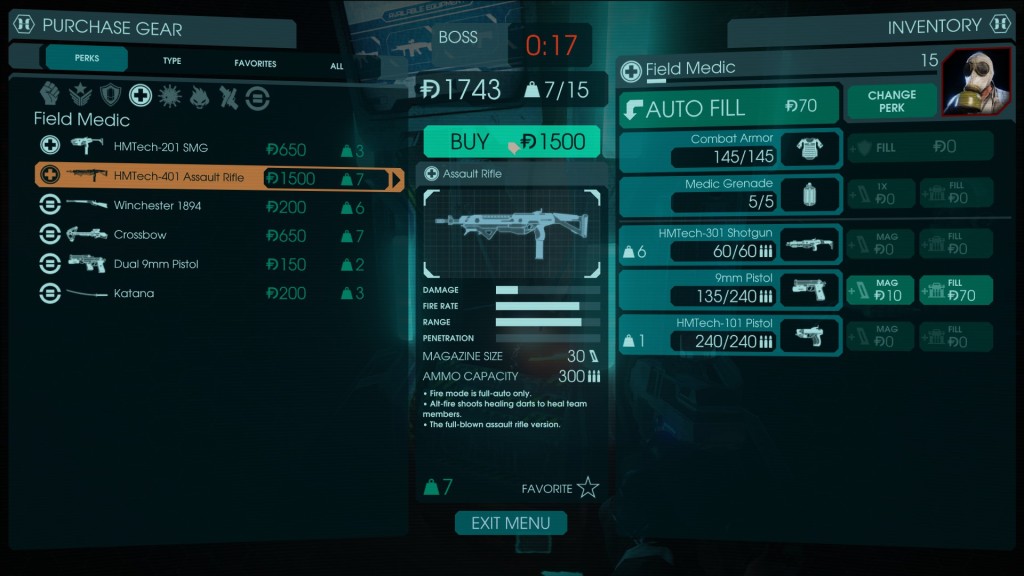
Task: Show the All gear tab
Action: click(336, 66)
